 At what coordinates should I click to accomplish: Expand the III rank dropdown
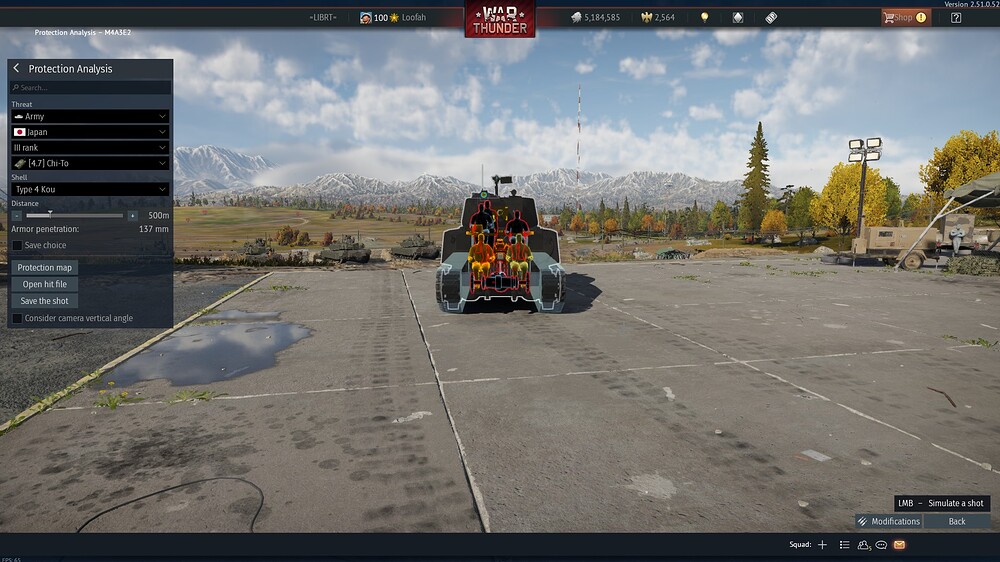point(90,147)
